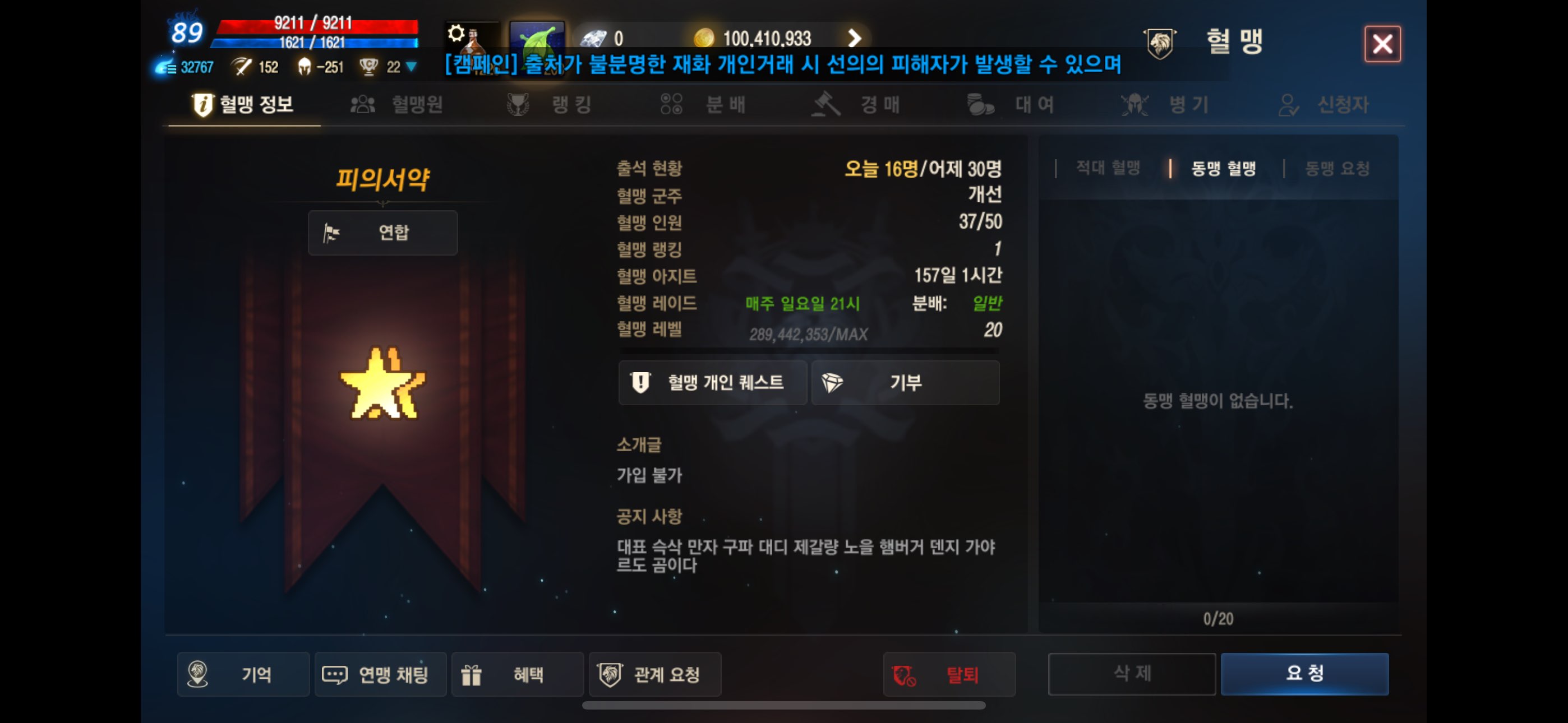Click the 연합 alliance flag badge
1568x723 pixels.
[x=382, y=233]
